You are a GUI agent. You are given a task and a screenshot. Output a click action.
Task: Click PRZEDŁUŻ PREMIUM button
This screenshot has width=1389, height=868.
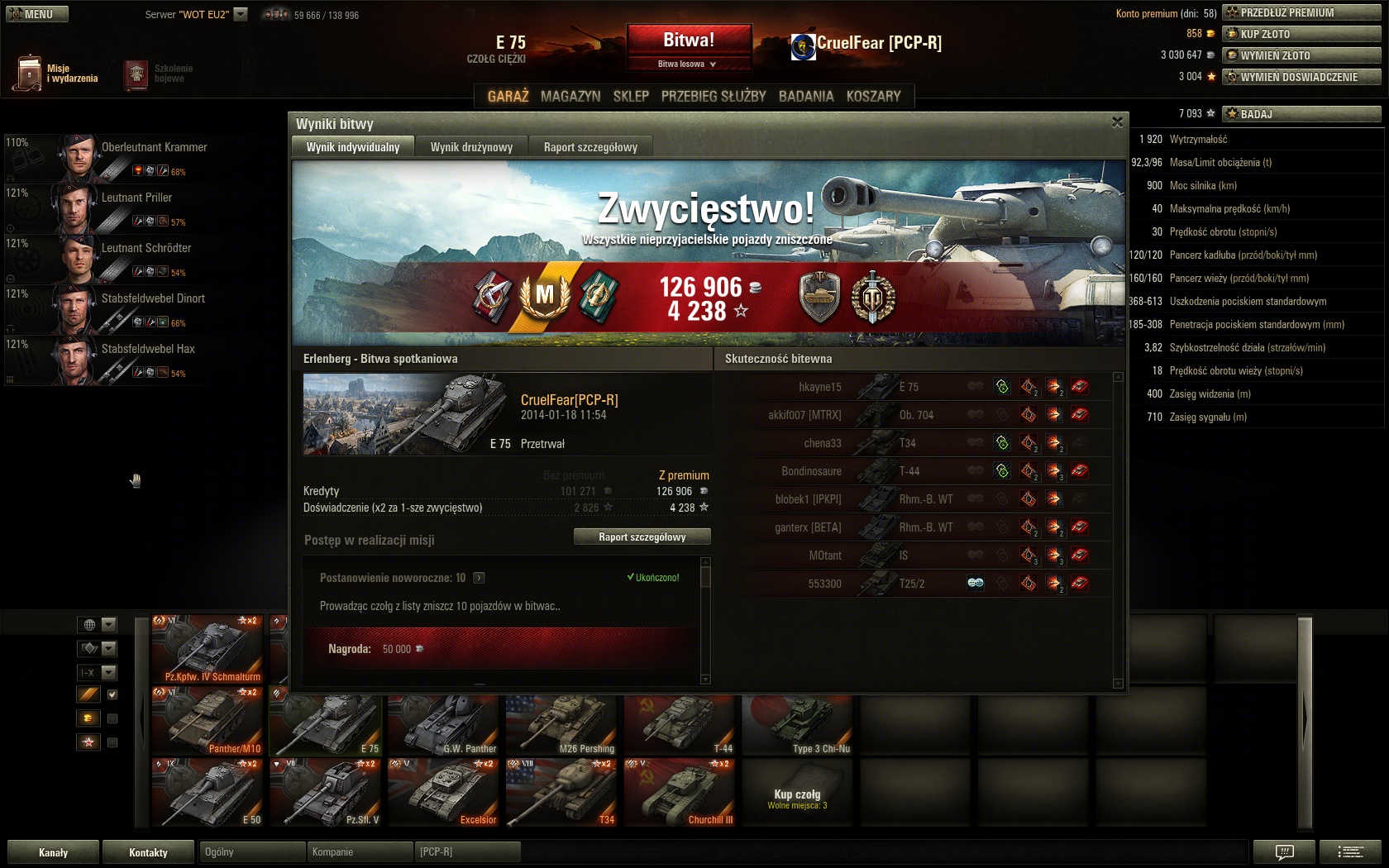1301,12
